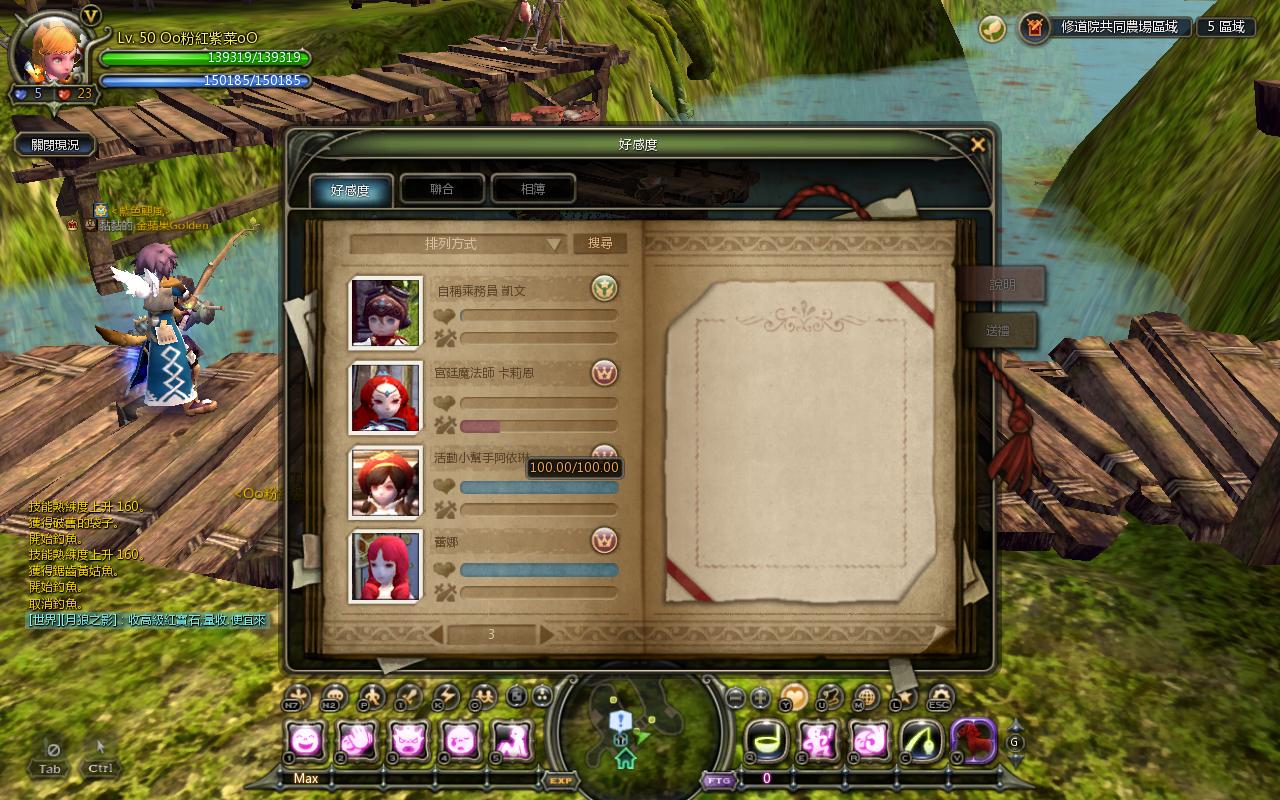Click the 說明 help tab on the book
The width and height of the screenshot is (1280, 800).
coord(1002,285)
